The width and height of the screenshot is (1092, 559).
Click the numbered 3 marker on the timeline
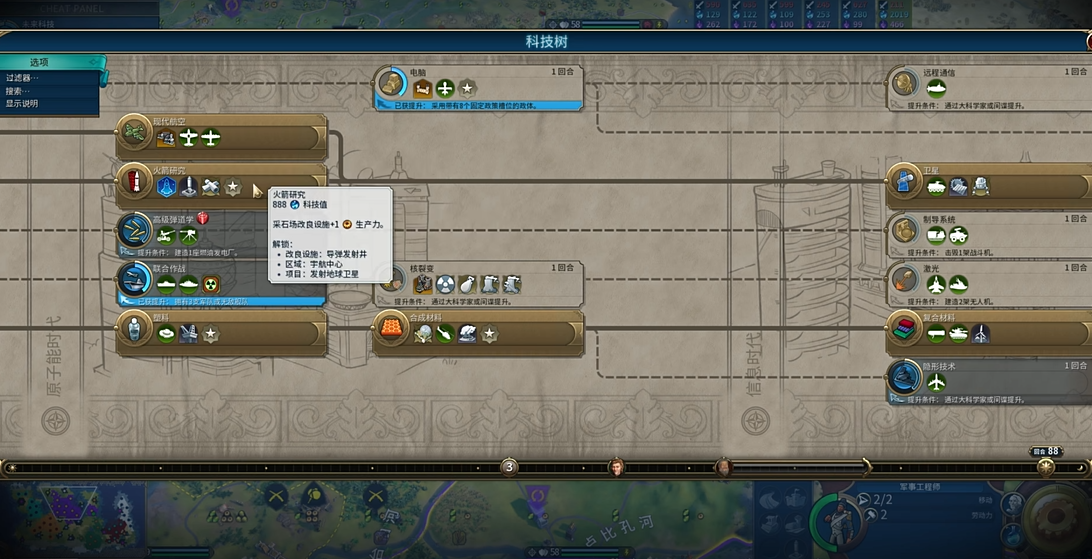(509, 467)
